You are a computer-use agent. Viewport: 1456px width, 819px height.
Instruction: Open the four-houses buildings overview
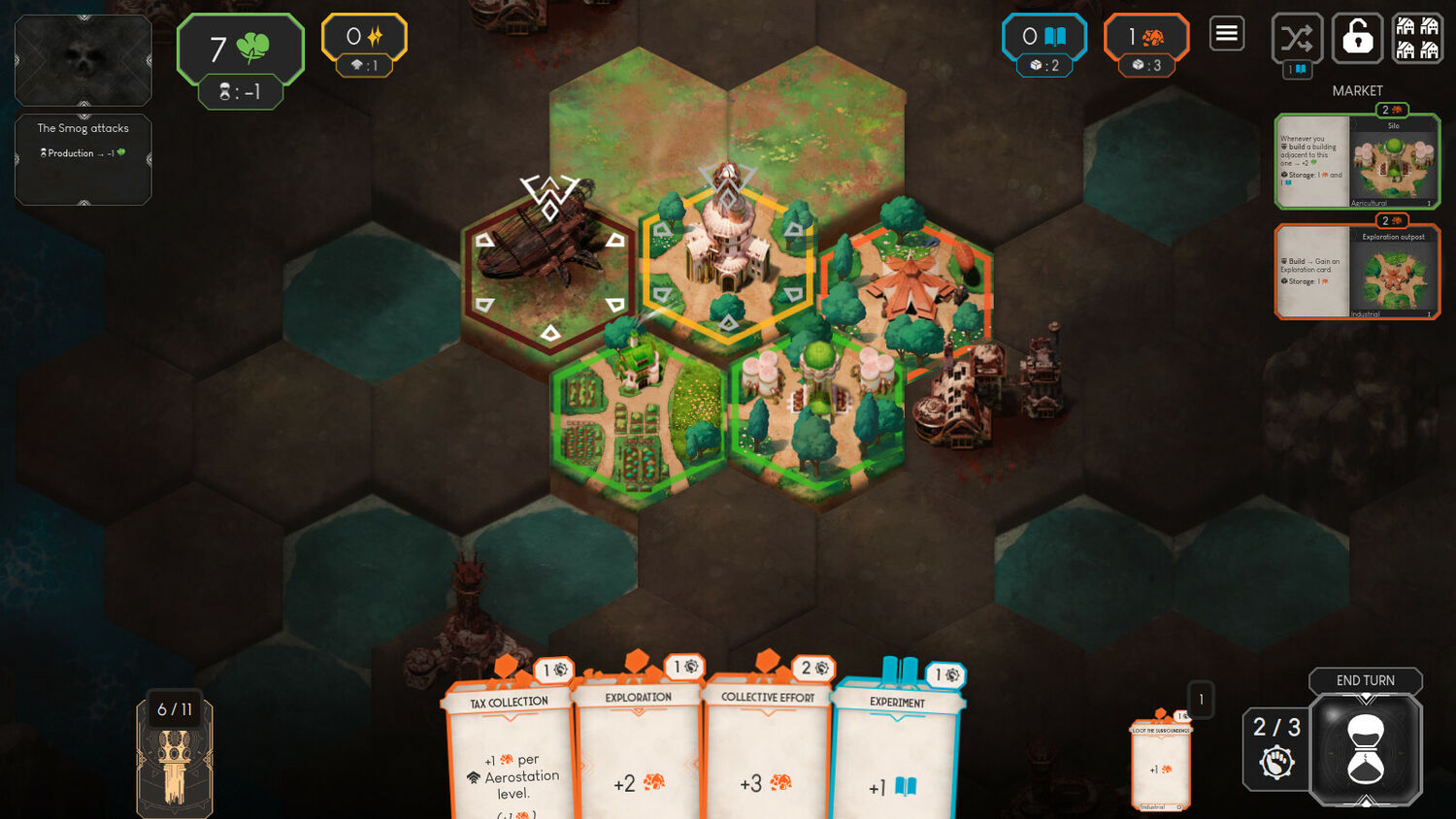pyautogui.click(x=1417, y=39)
